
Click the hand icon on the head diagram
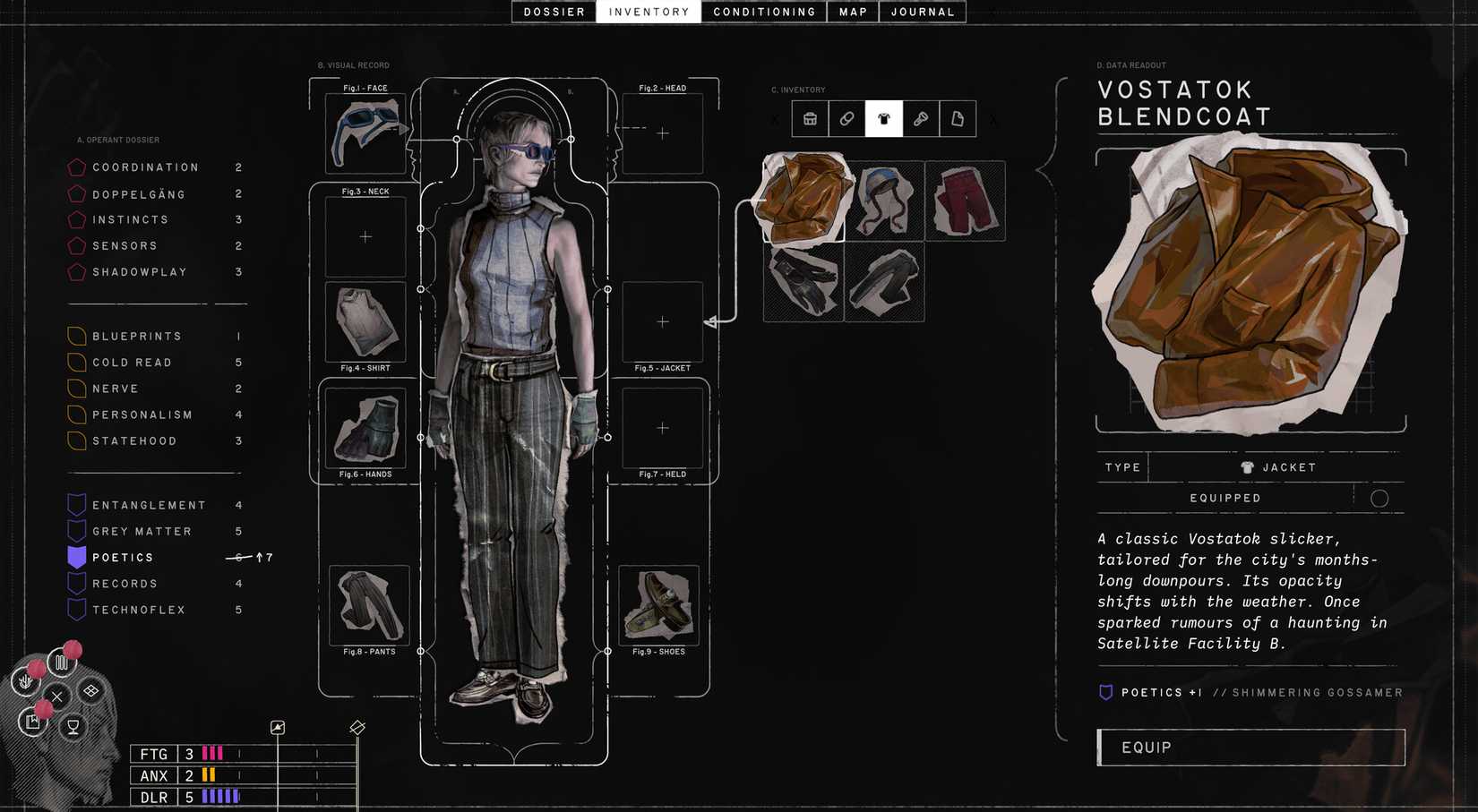pos(26,680)
